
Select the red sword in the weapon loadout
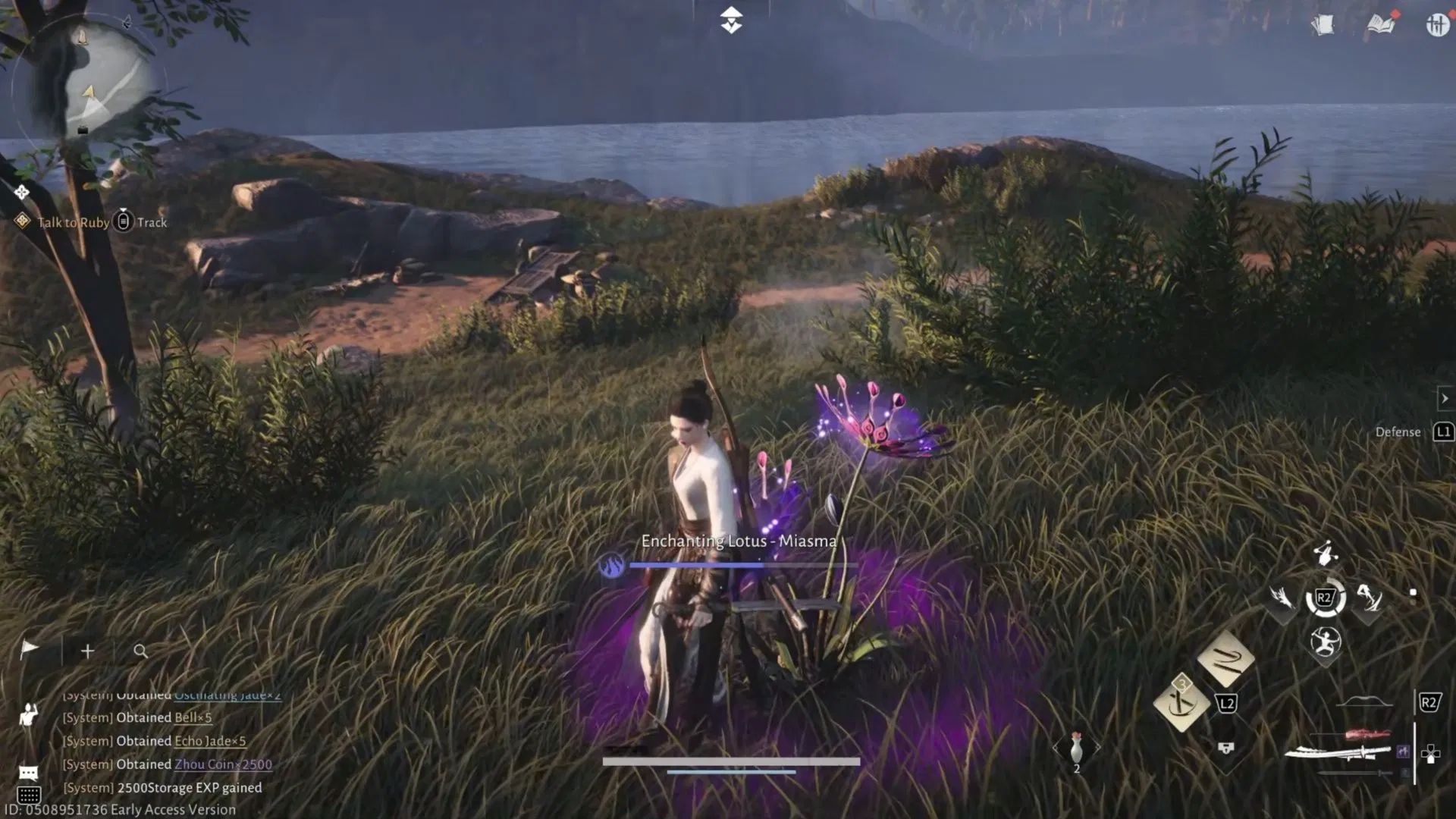1366,733
